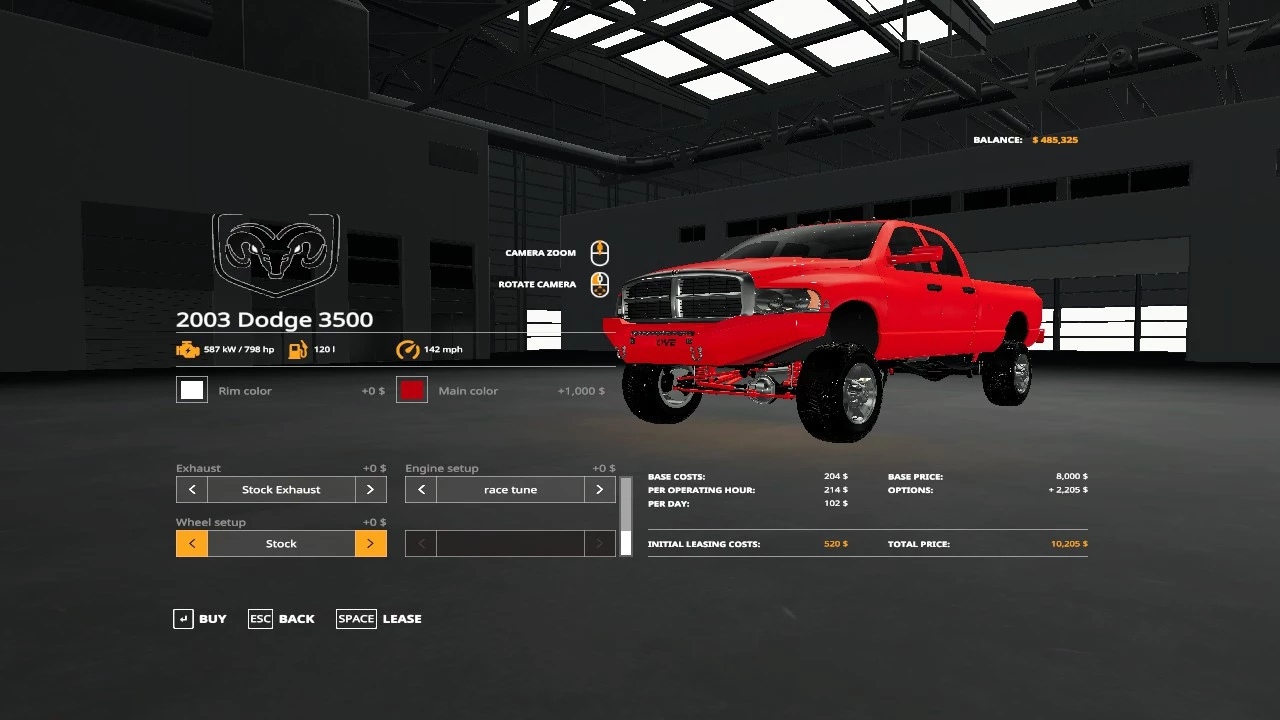Choose the red Main color swatch

(x=412, y=390)
